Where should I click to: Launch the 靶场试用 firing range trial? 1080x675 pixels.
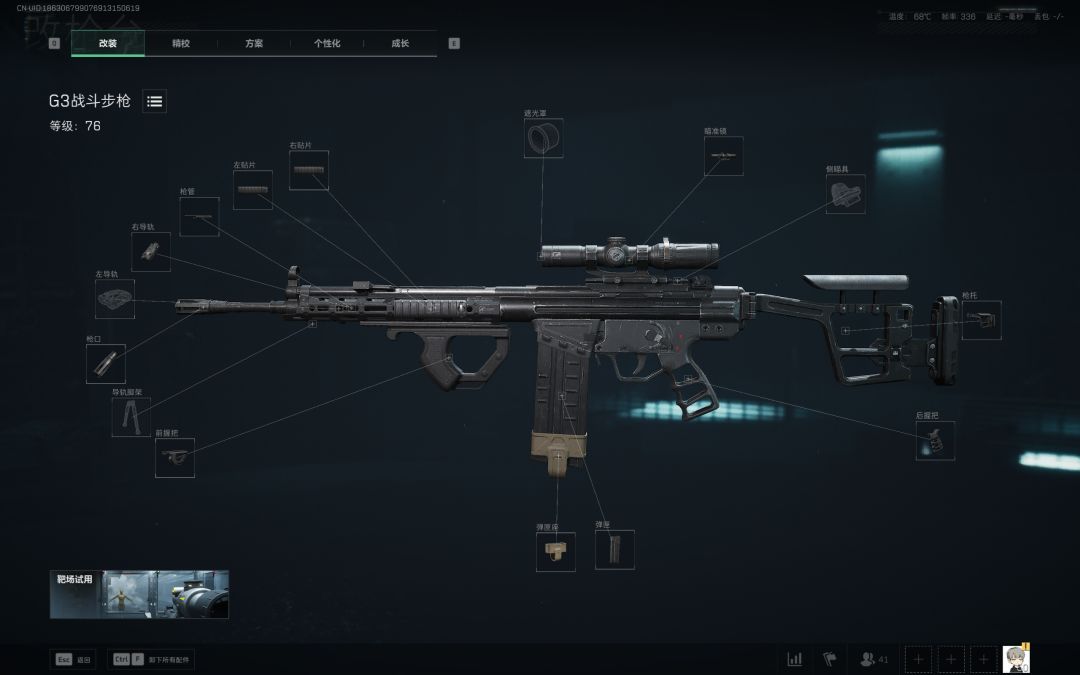(139, 594)
